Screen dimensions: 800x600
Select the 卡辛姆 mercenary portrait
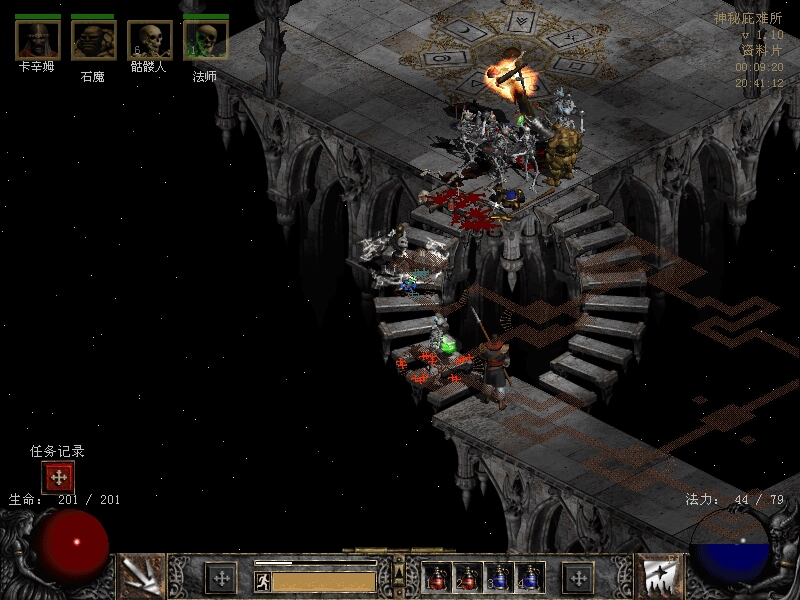coord(38,40)
